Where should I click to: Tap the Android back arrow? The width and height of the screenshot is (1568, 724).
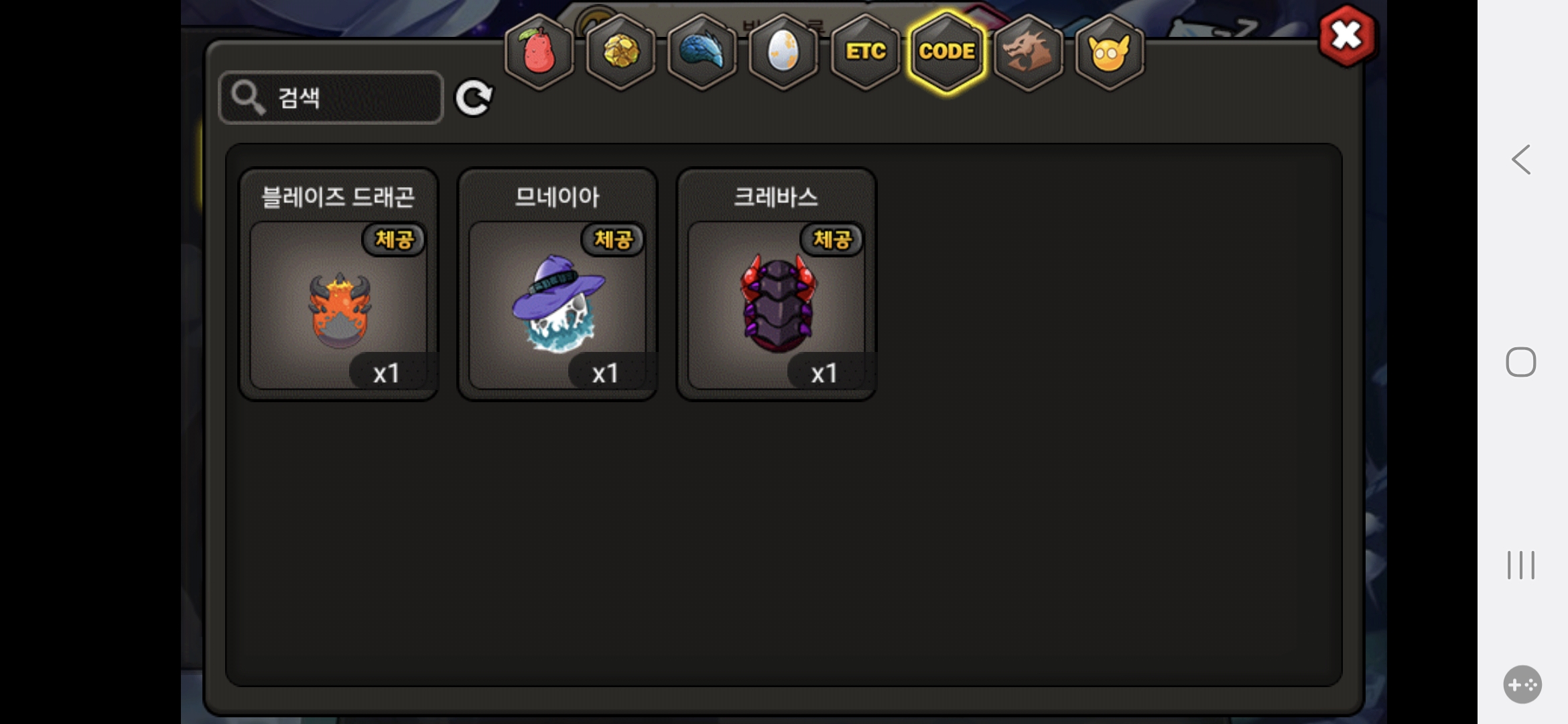[x=1521, y=160]
